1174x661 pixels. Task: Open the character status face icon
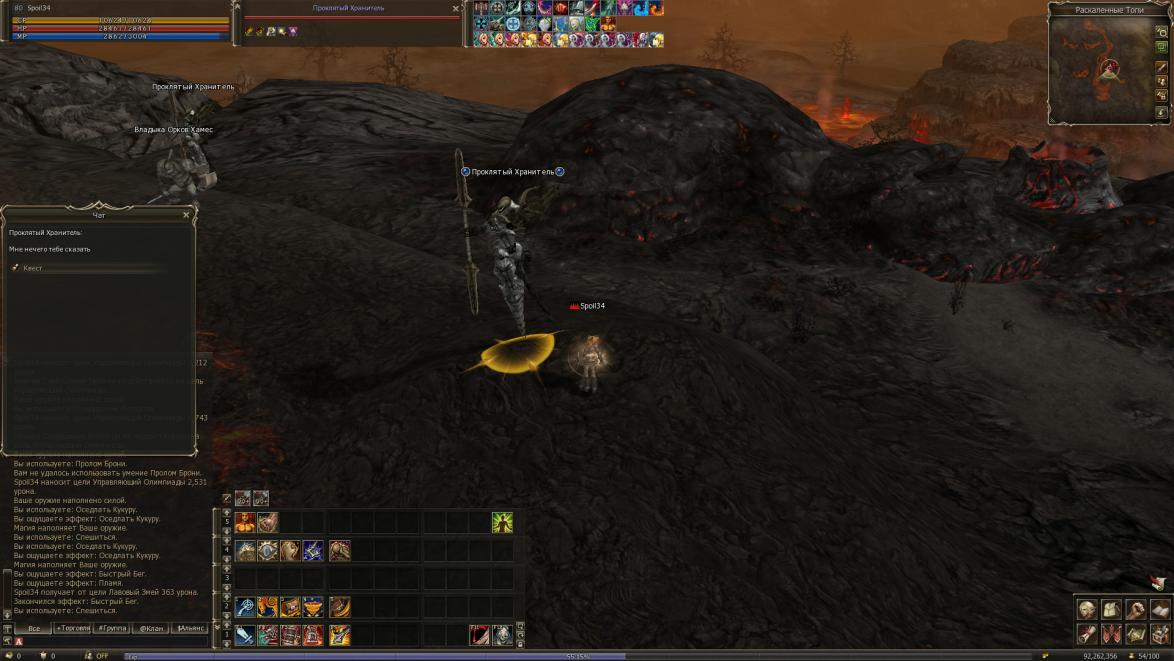tap(1087, 610)
